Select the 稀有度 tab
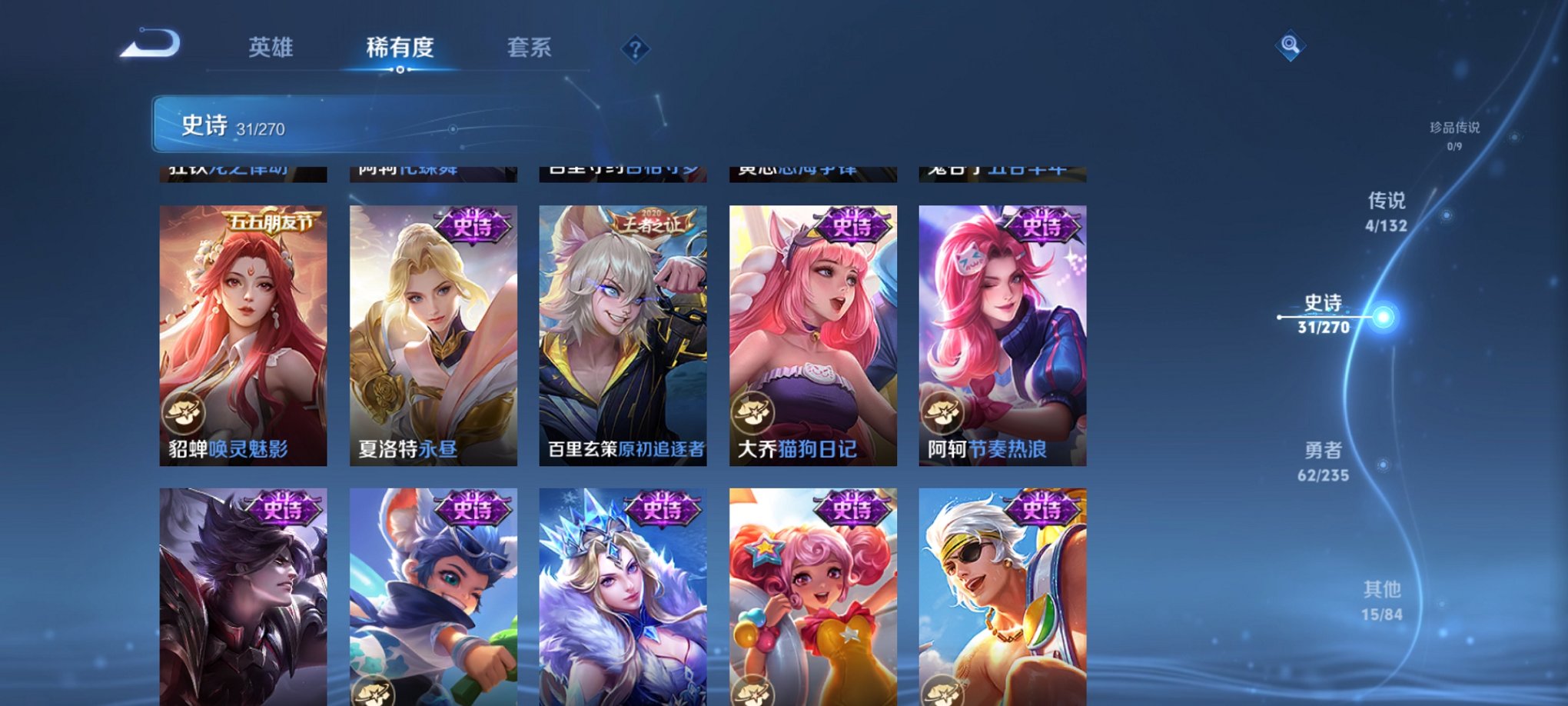Viewport: 1568px width, 706px height. click(400, 48)
